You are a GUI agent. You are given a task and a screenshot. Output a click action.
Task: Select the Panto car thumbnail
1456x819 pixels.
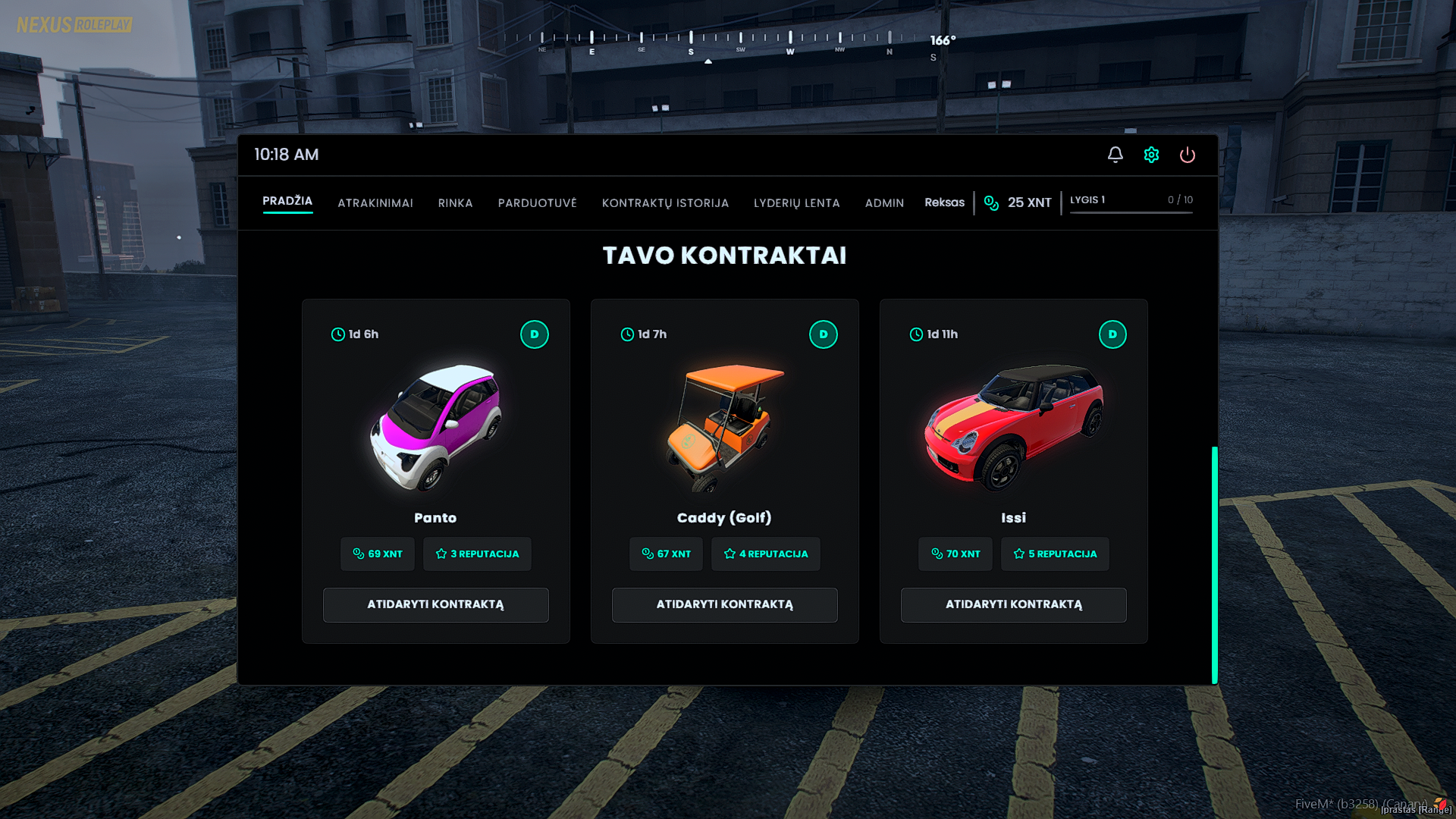[435, 427]
